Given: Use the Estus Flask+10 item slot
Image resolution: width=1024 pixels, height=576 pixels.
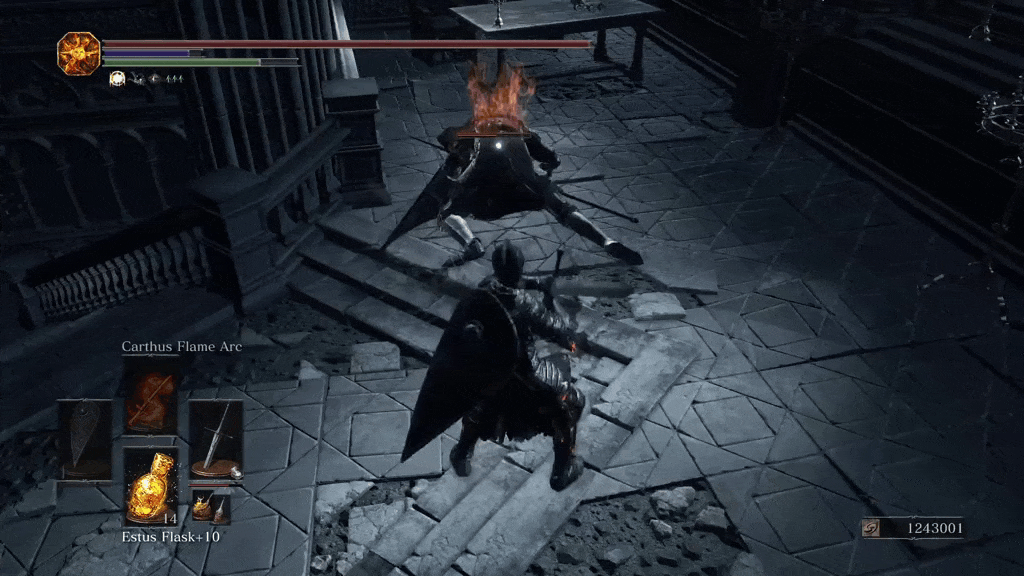Looking at the screenshot, I should 151,484.
